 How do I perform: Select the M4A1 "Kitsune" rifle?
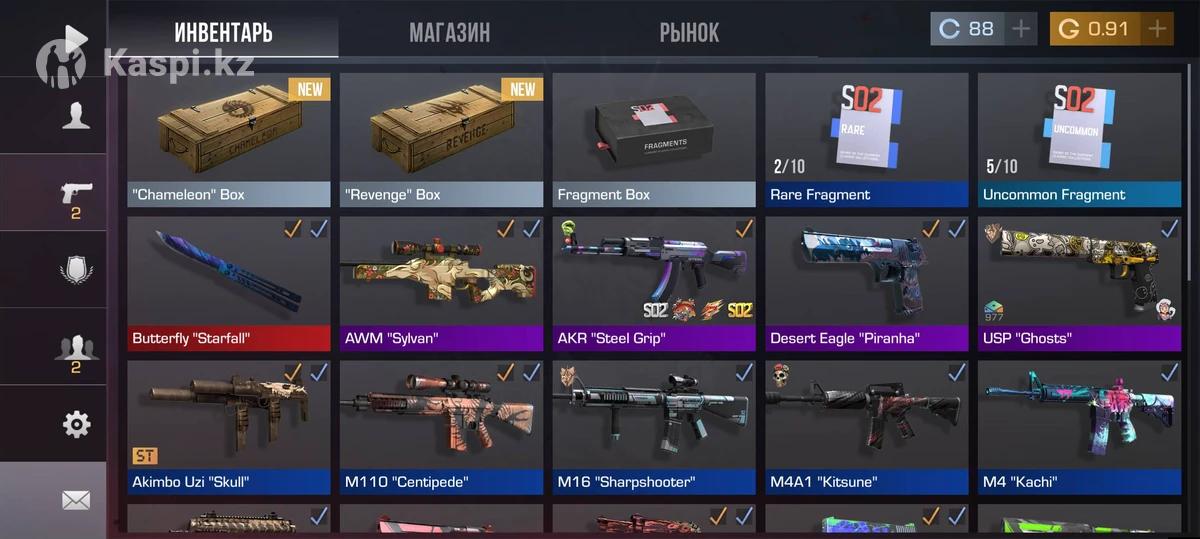click(867, 426)
